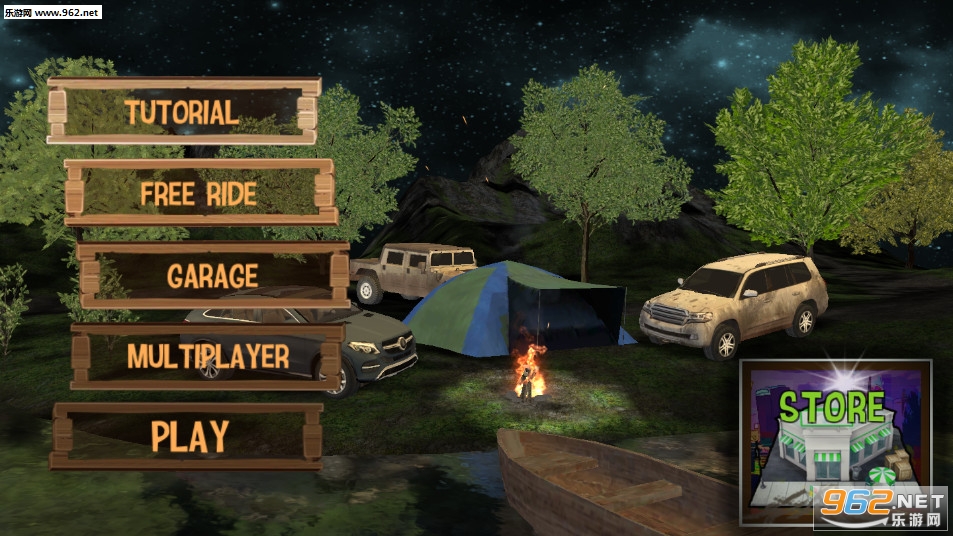Open the Store shop icon
The width and height of the screenshot is (953, 536).
click(834, 442)
